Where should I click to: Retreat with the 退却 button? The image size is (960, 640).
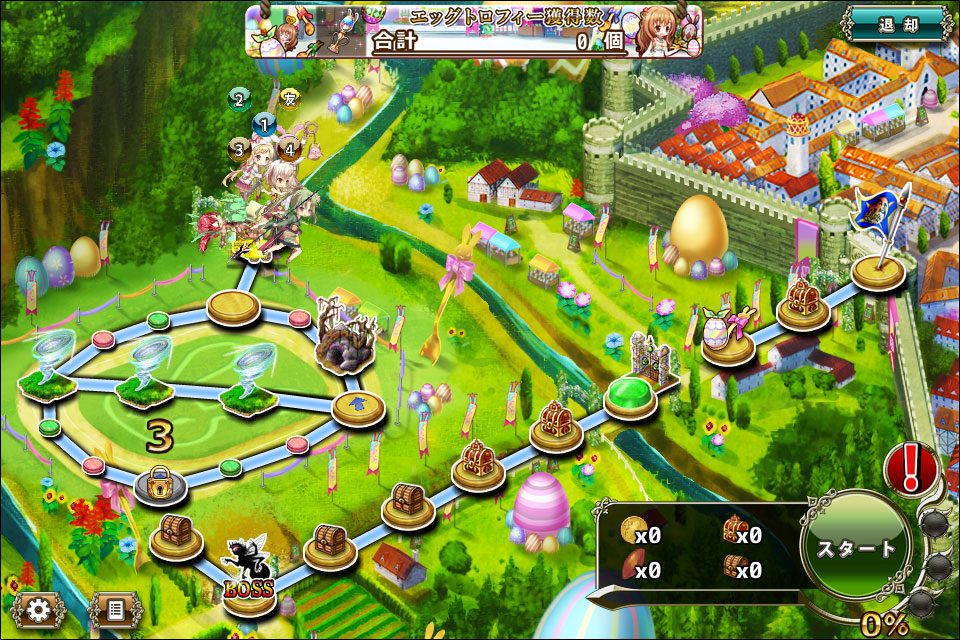(x=896, y=26)
